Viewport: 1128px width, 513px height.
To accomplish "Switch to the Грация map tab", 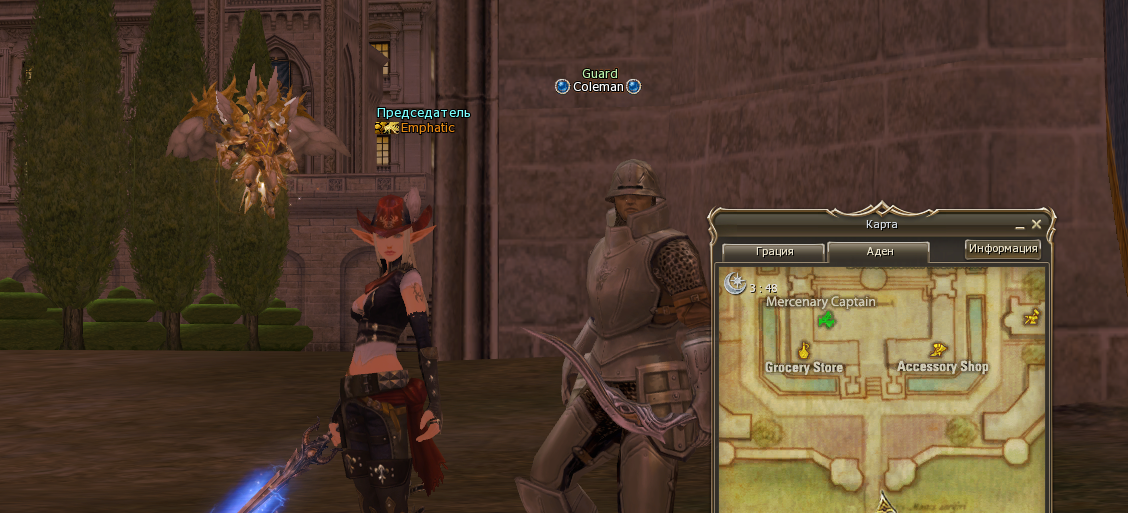I will 773,251.
